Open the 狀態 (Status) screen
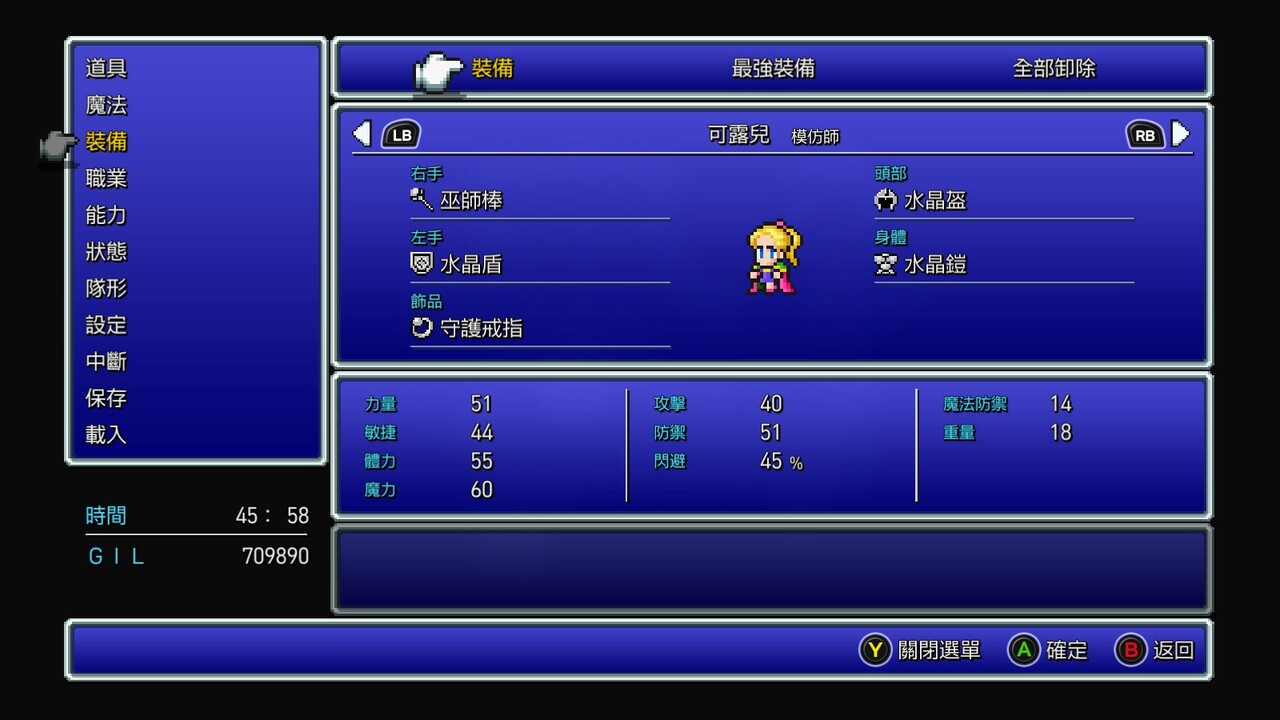Viewport: 1280px width, 720px height. point(106,252)
